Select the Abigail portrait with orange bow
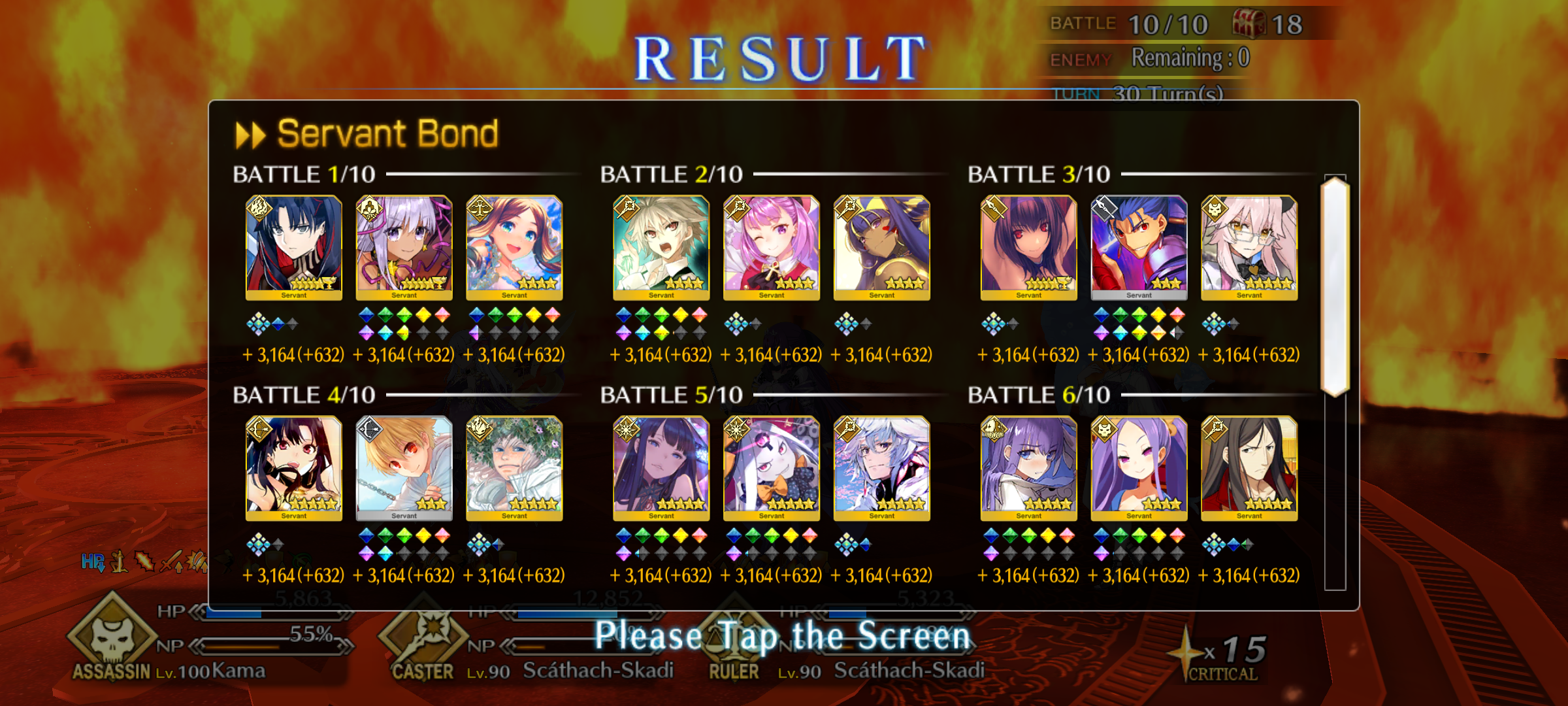The width and height of the screenshot is (1568, 706). (772, 467)
